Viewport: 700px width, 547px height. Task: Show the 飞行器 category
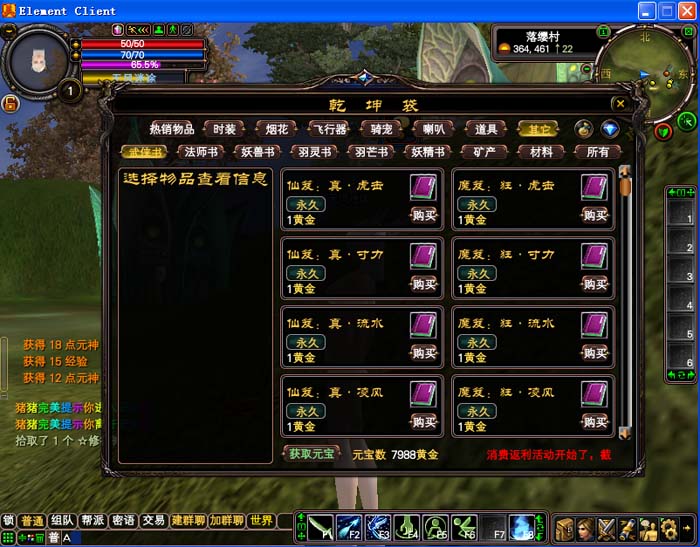(x=327, y=129)
